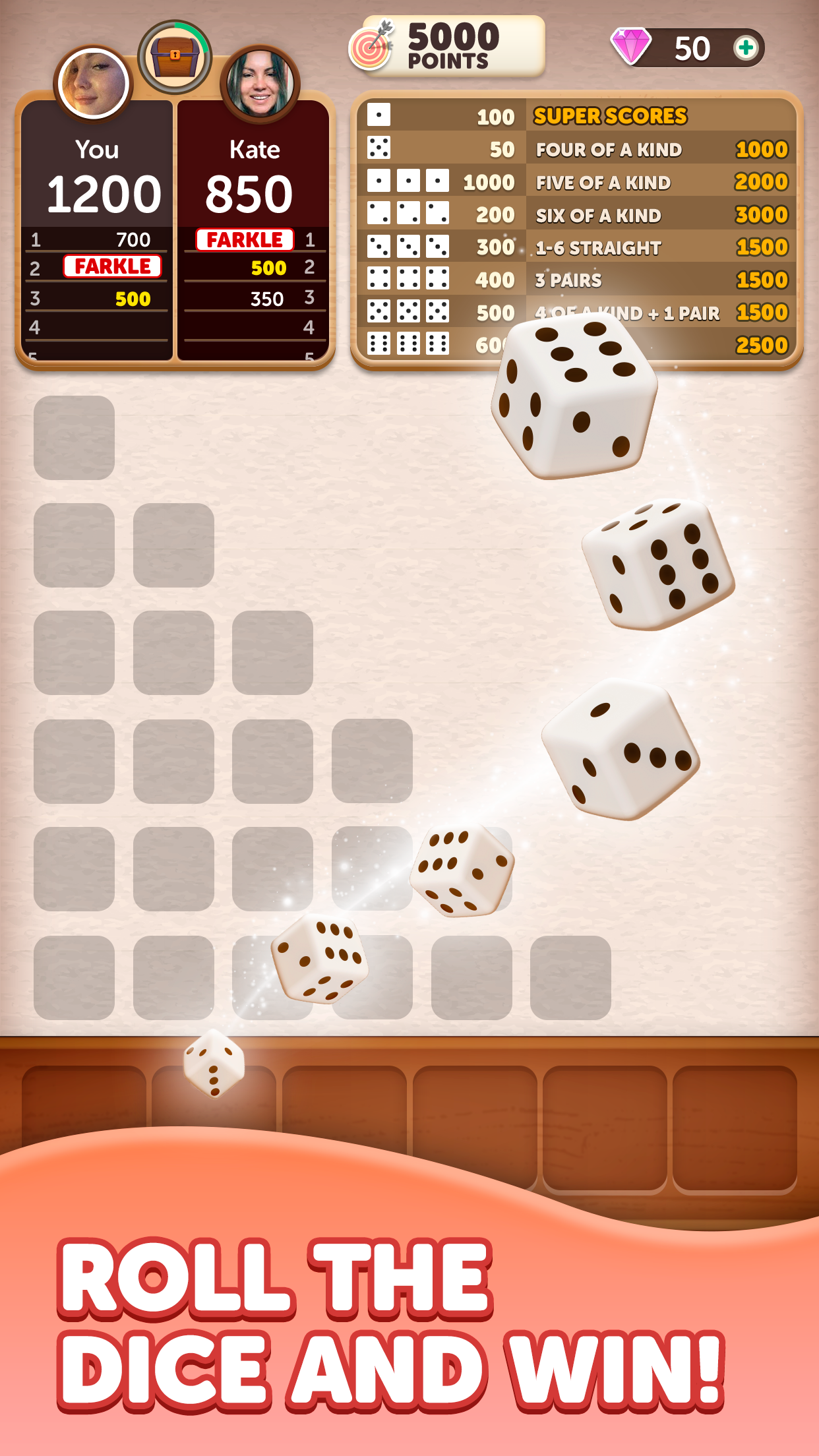Tap the 5000 points target goal banner
Screen dimensions: 819x1456
coord(448,46)
